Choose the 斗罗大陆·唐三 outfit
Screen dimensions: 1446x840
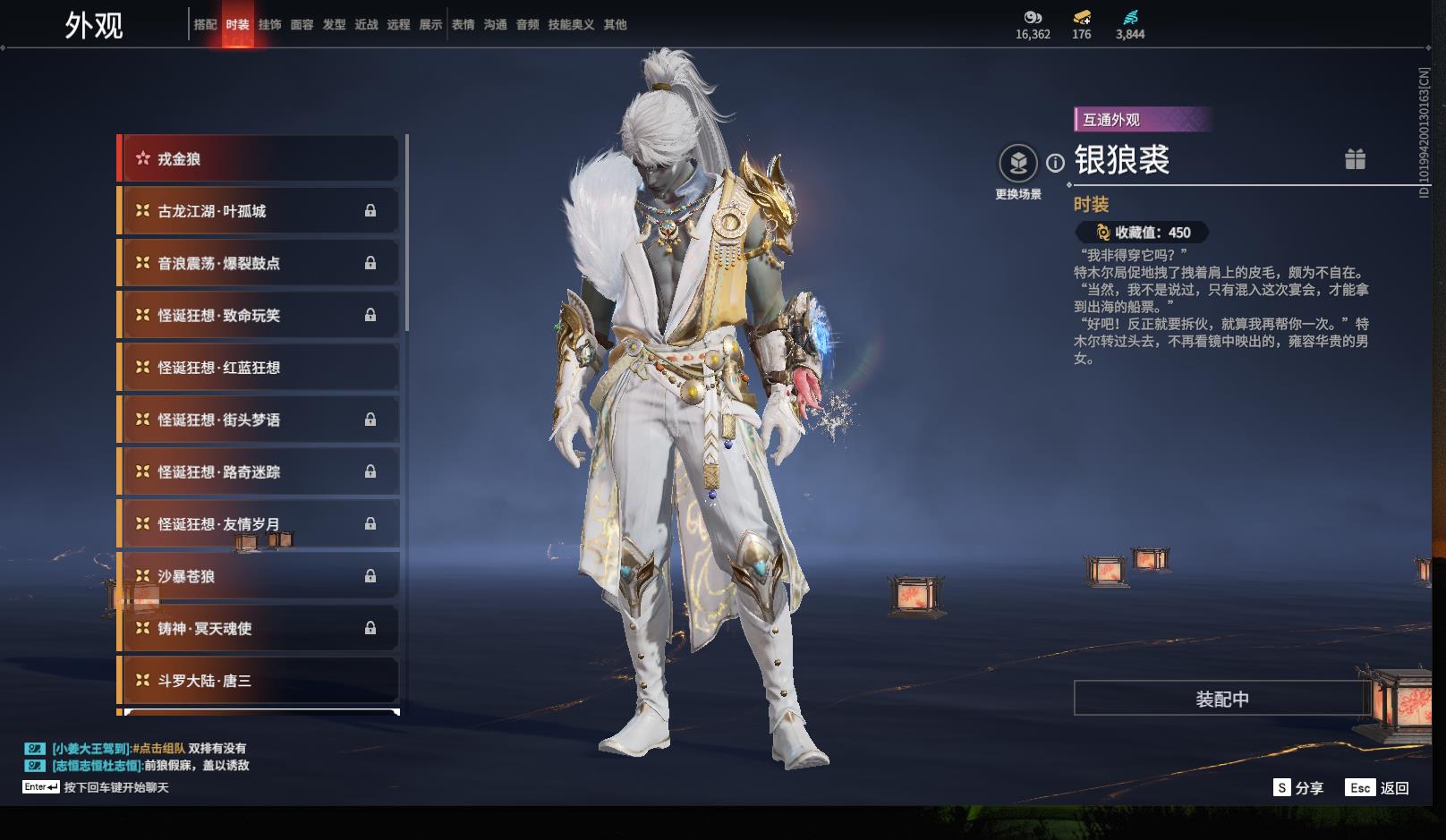259,681
